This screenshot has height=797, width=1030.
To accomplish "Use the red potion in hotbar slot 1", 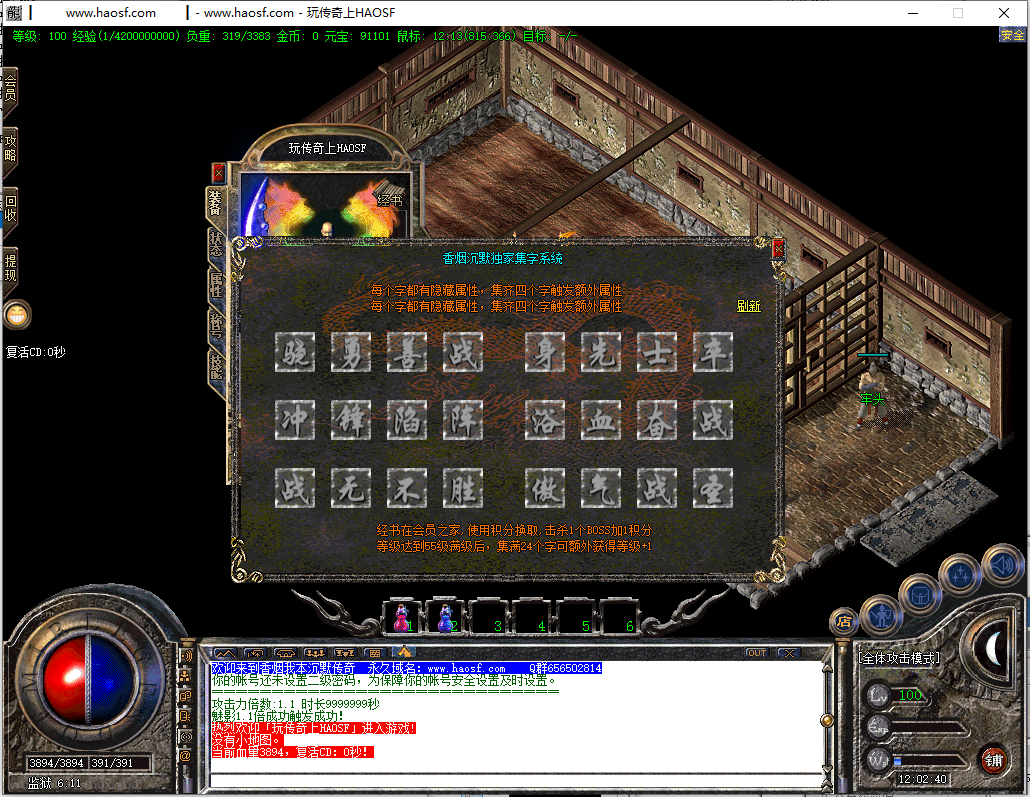I will point(401,618).
